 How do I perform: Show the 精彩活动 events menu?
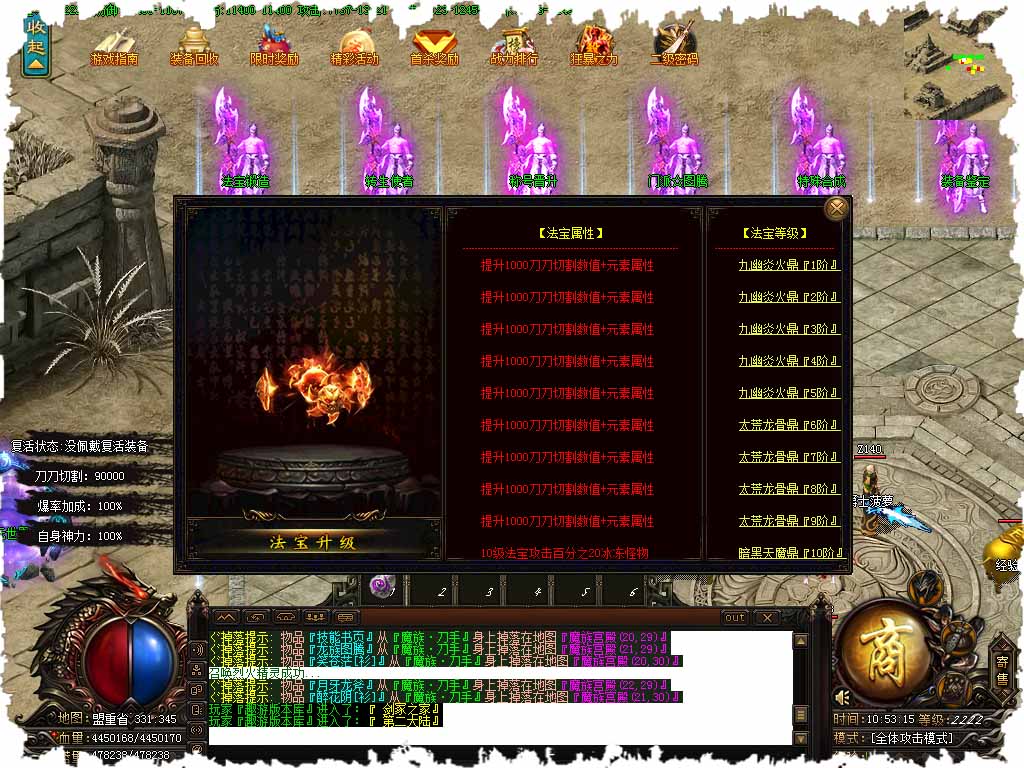354,45
